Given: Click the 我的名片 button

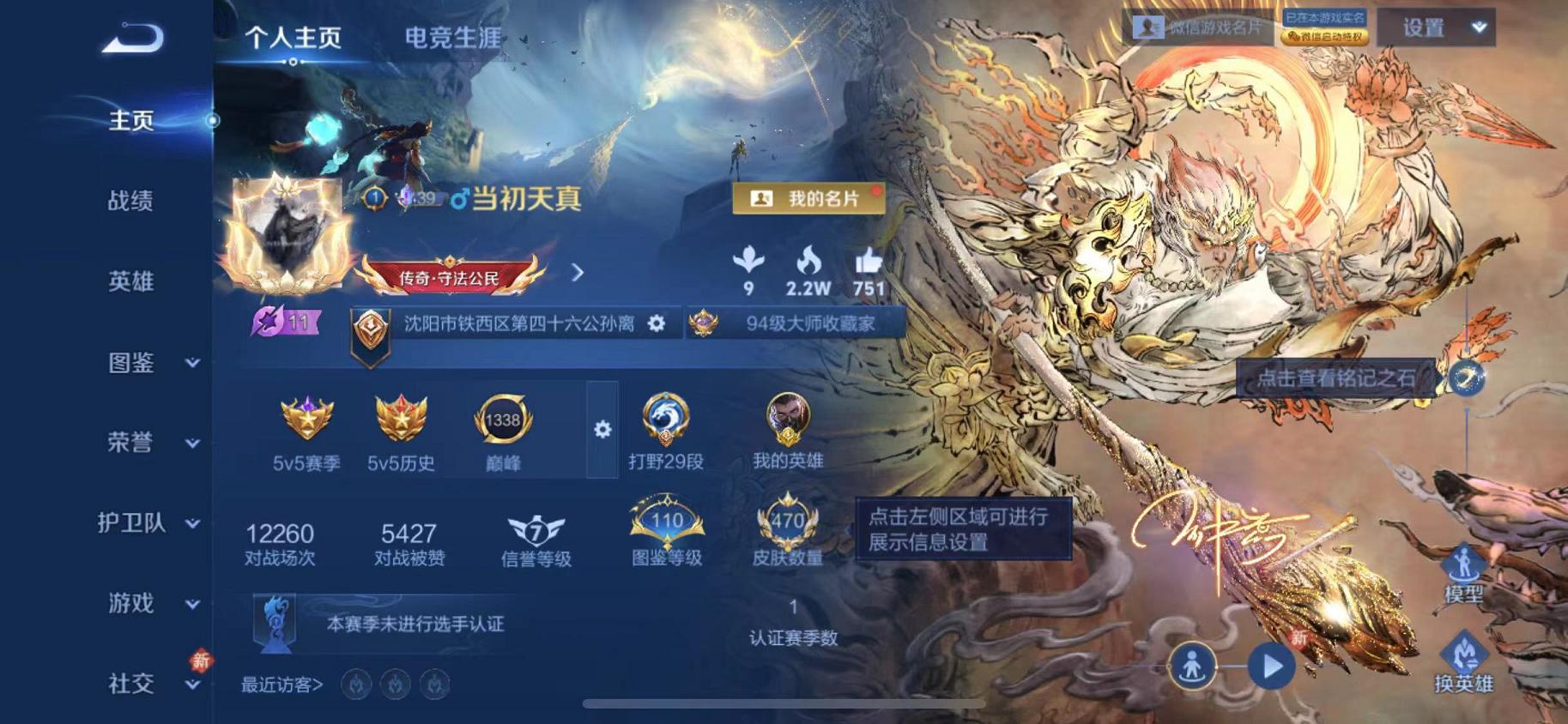Looking at the screenshot, I should point(808,196).
